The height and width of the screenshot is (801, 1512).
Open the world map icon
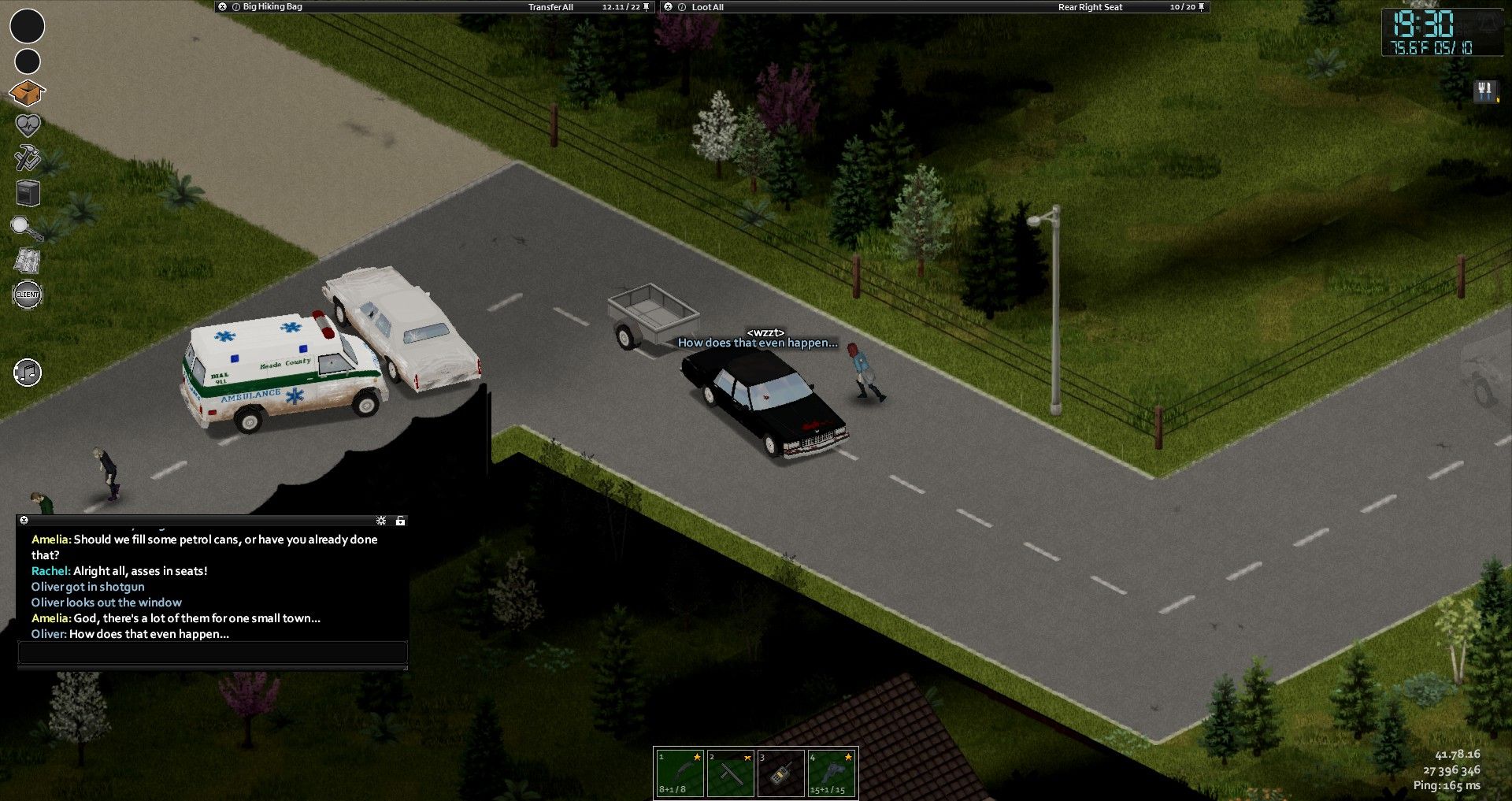tap(28, 261)
